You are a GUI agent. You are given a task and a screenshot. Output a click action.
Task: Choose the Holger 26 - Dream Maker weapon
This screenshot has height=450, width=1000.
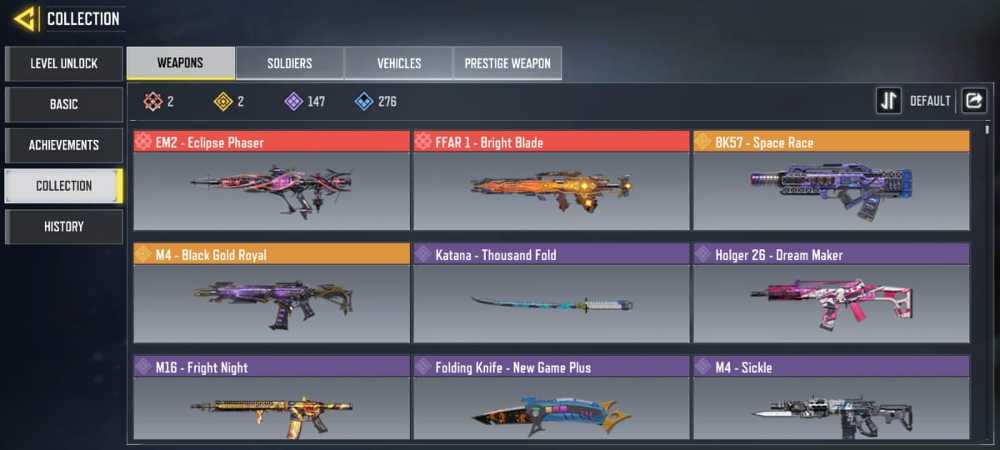pyautogui.click(x=831, y=293)
